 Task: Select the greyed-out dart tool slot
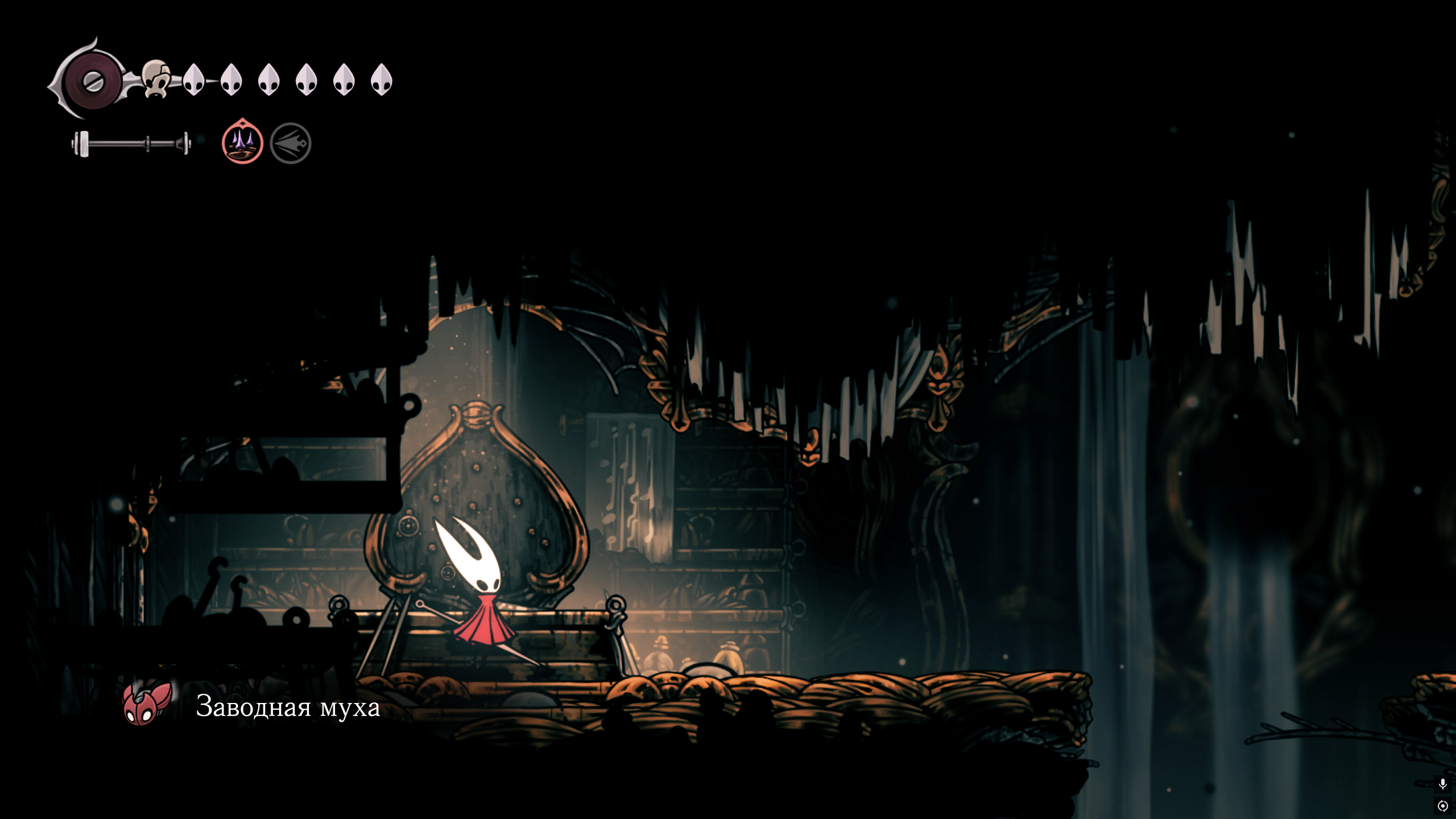290,143
